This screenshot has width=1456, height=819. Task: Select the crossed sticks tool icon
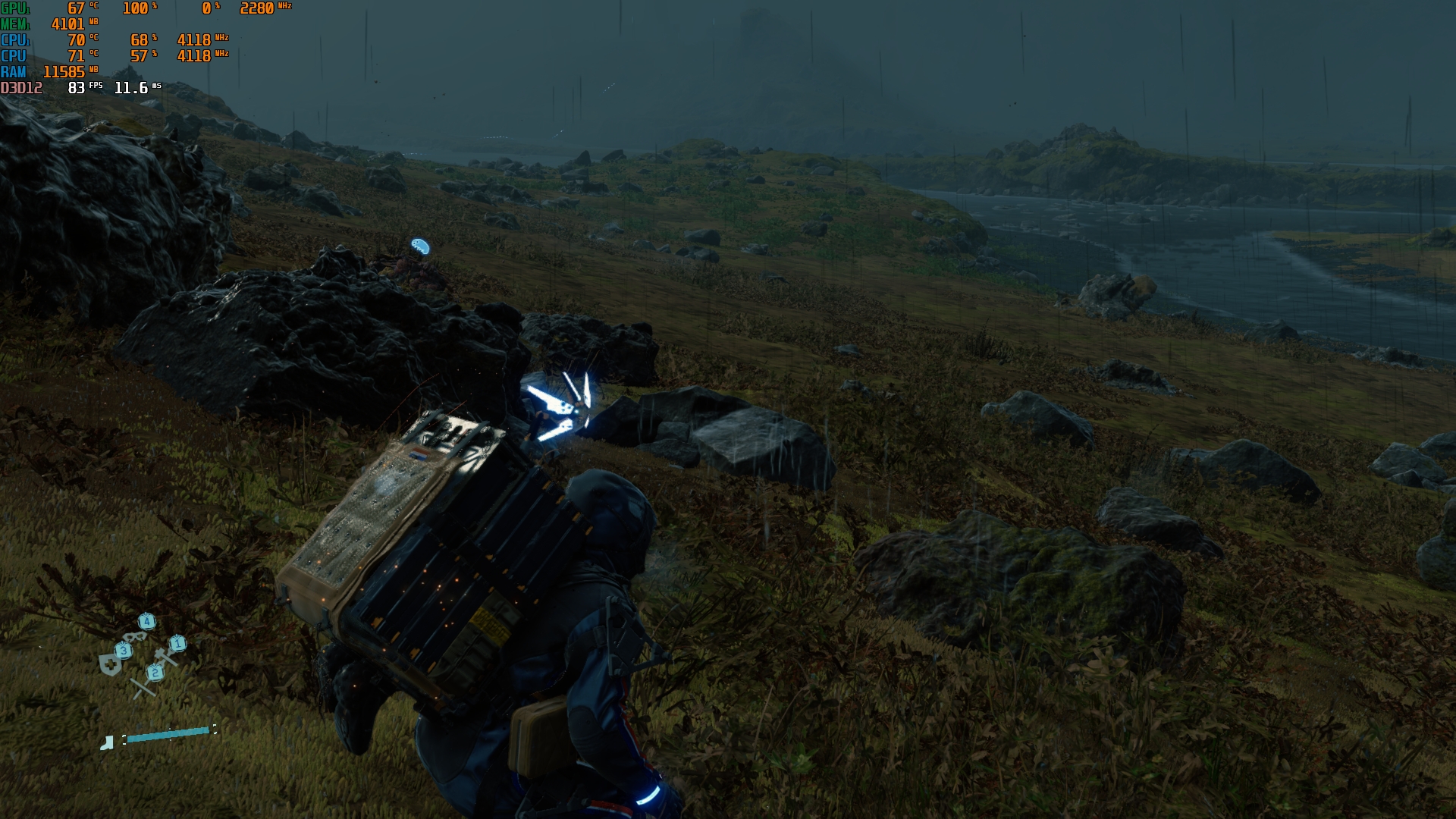(x=143, y=687)
